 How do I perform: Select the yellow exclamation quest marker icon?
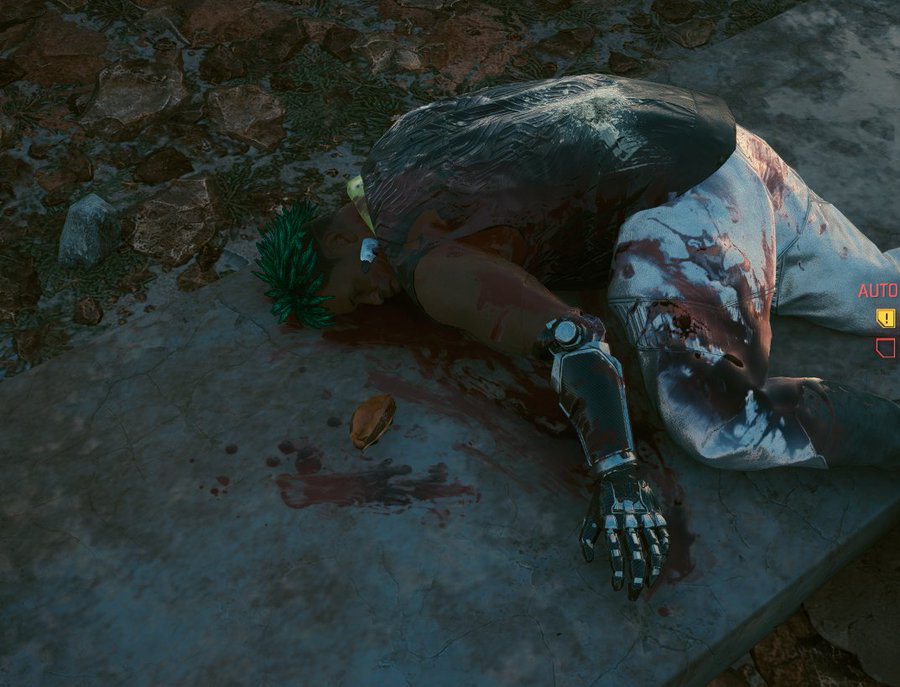click(x=885, y=318)
